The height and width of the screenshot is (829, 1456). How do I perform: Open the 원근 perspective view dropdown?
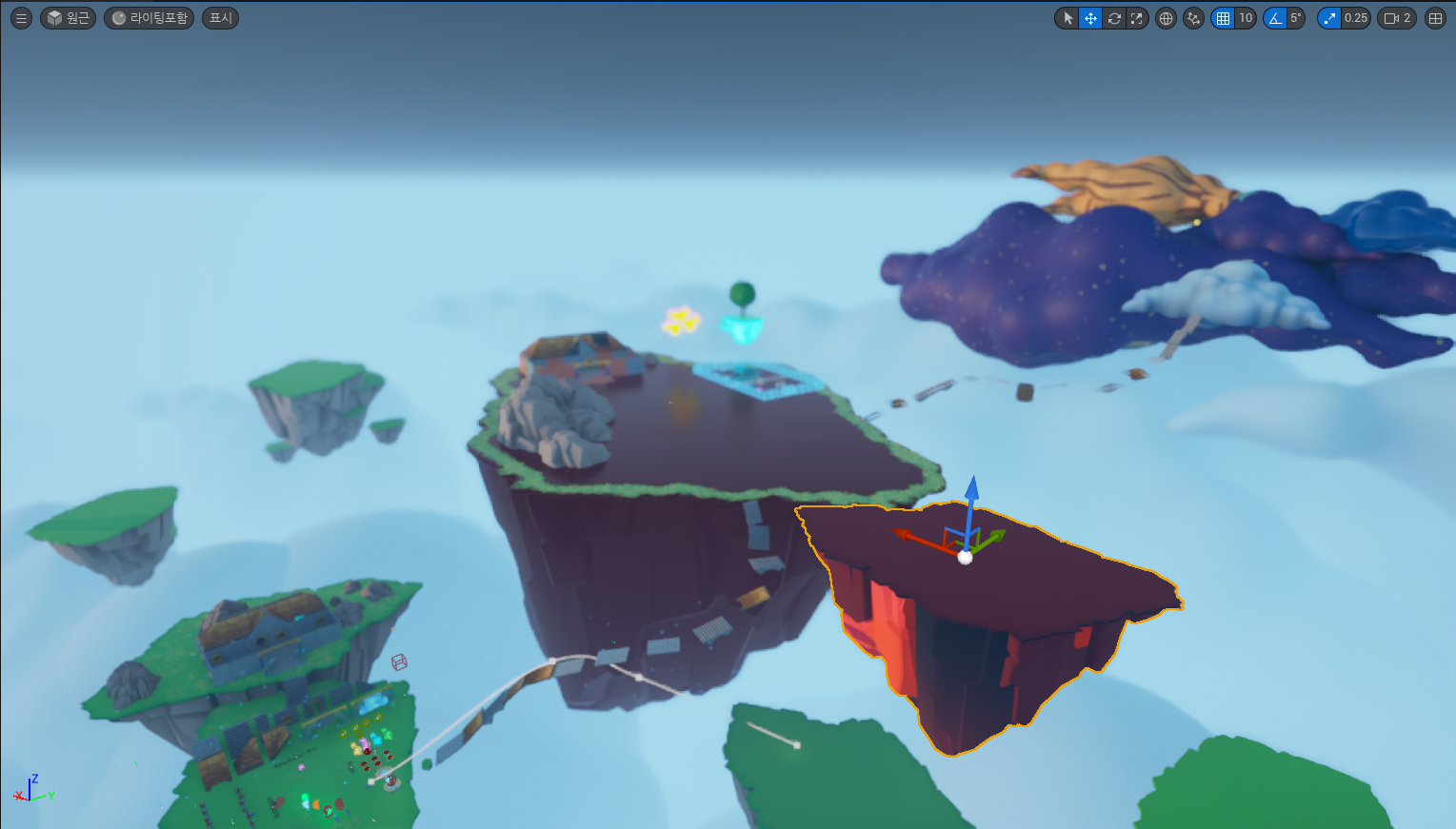coord(68,18)
